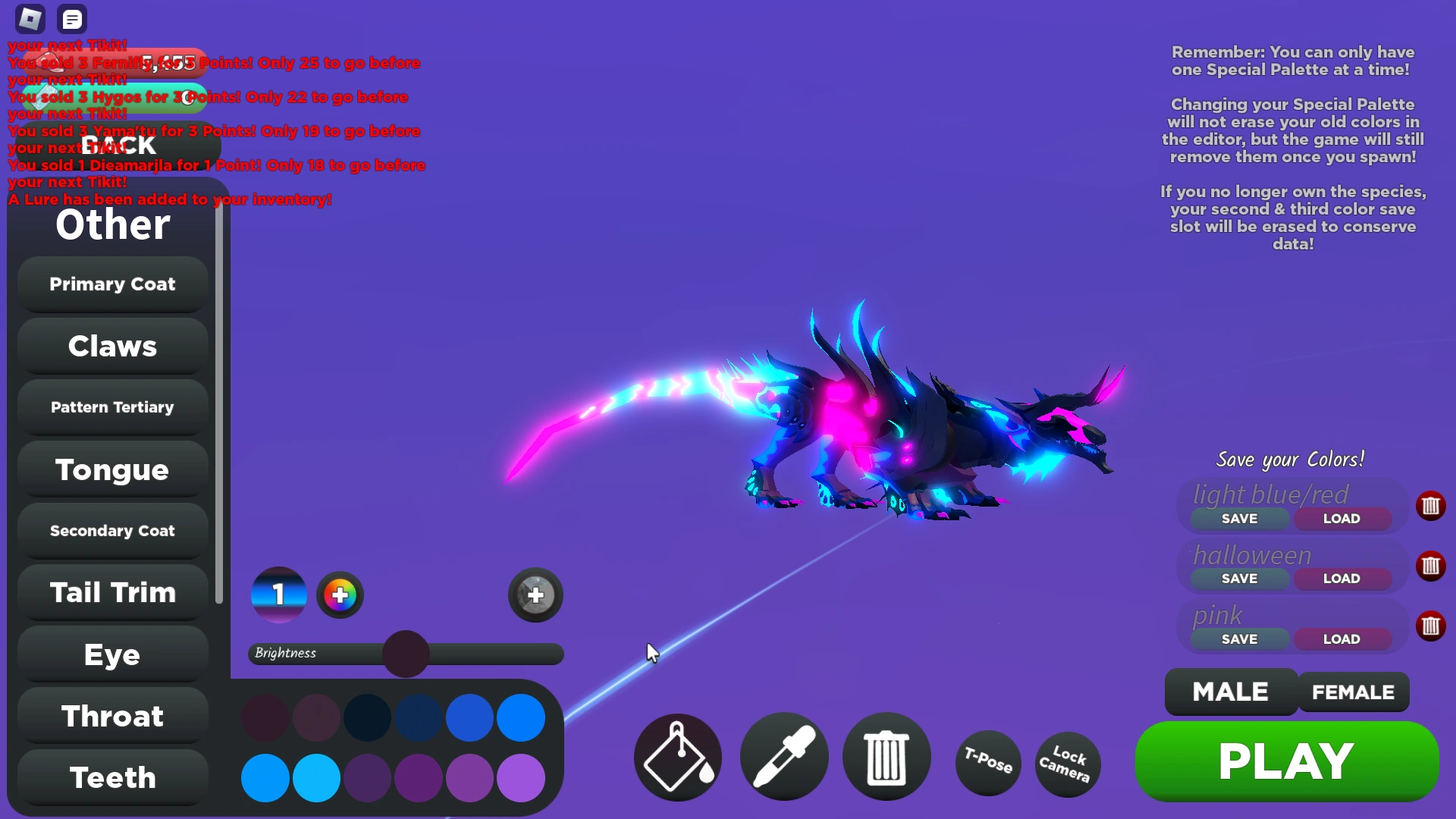Enable Lock Camera
This screenshot has height=819, width=1456.
click(x=1068, y=764)
